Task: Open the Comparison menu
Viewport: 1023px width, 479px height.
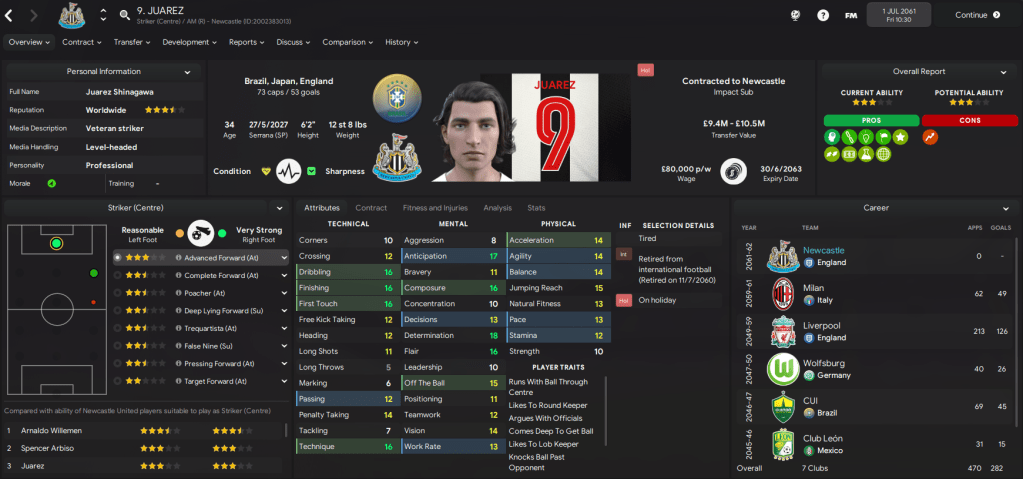Action: [x=348, y=42]
